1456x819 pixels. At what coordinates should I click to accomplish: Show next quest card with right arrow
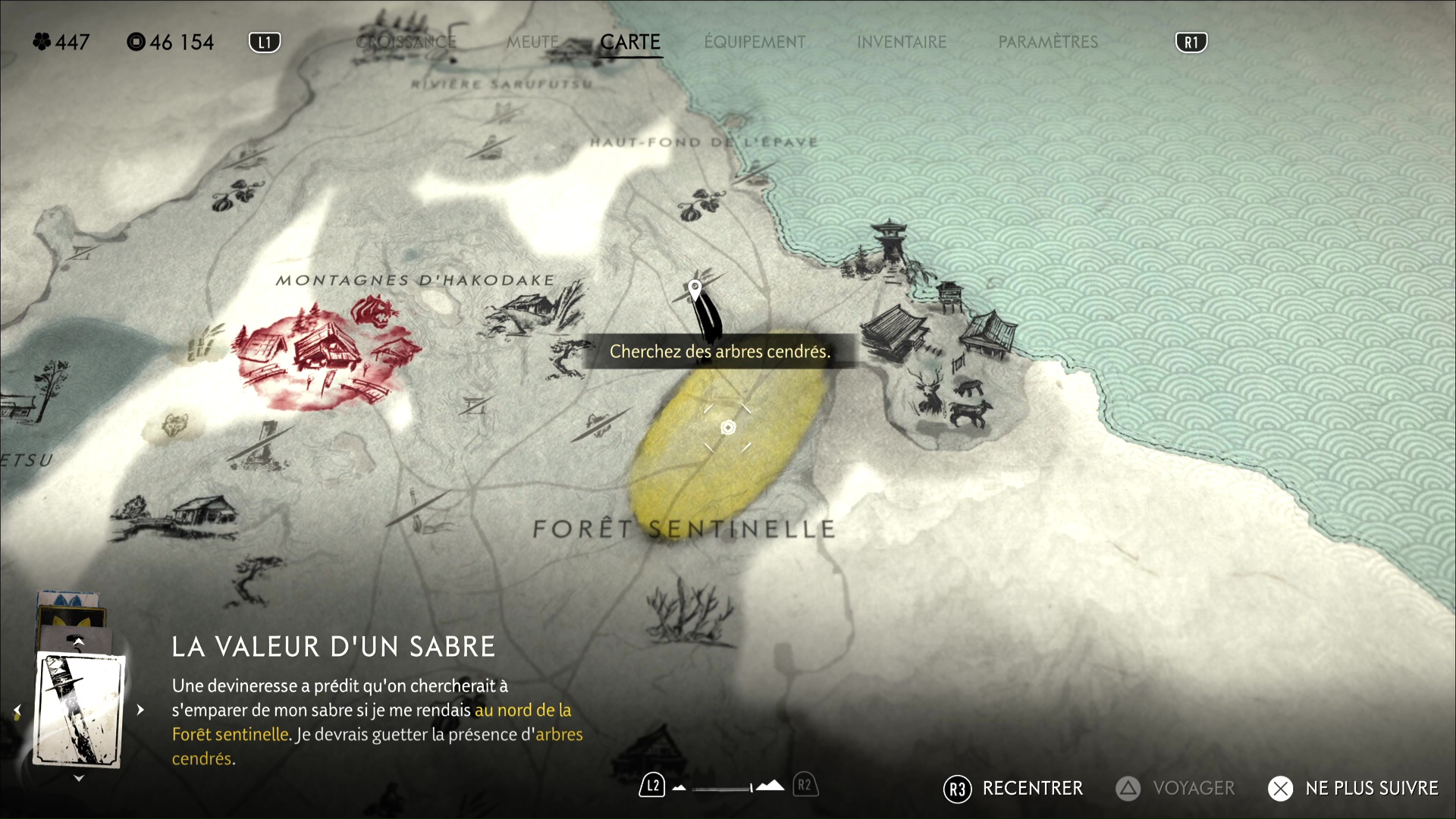140,711
